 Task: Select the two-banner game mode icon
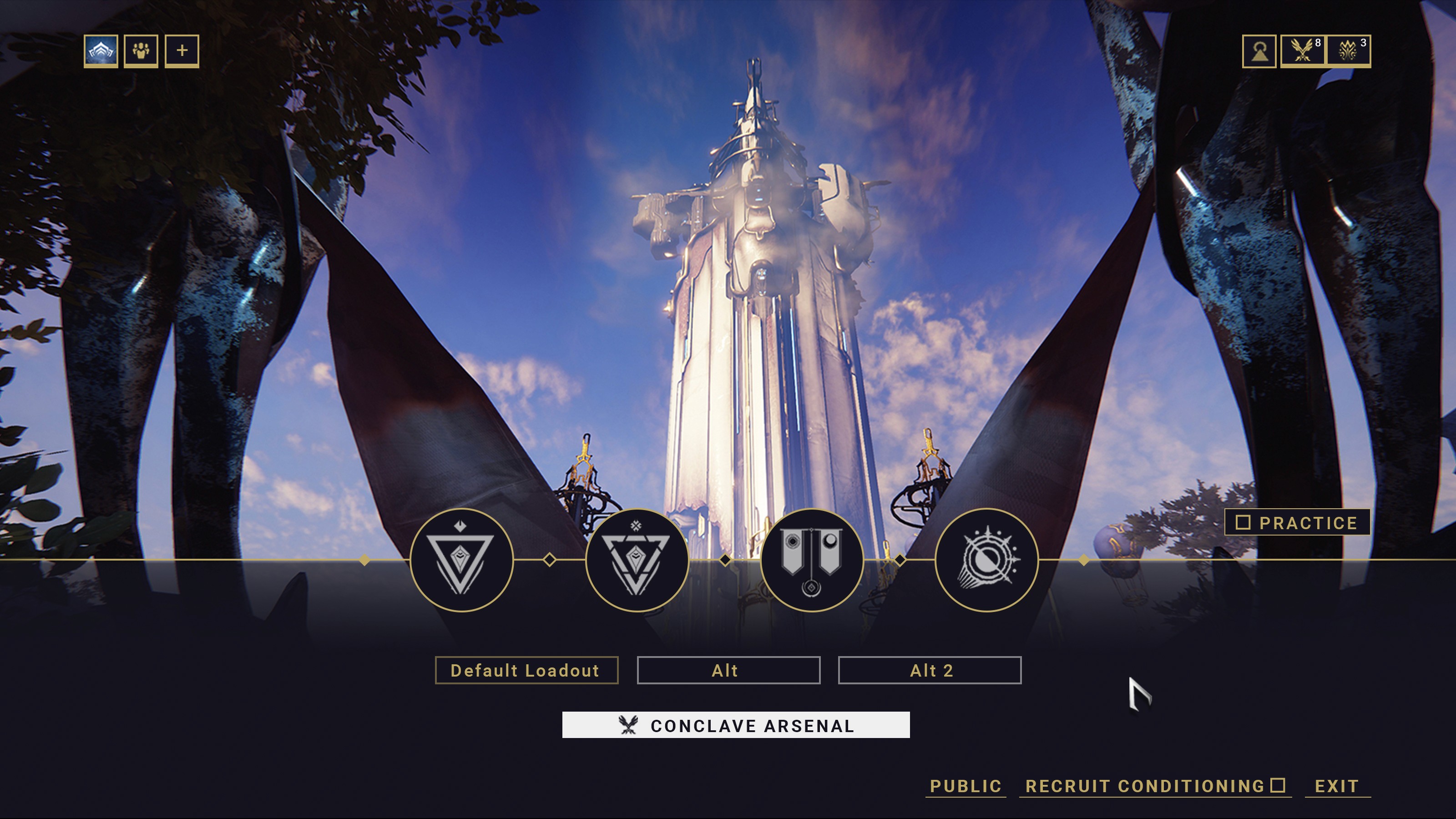(x=812, y=560)
